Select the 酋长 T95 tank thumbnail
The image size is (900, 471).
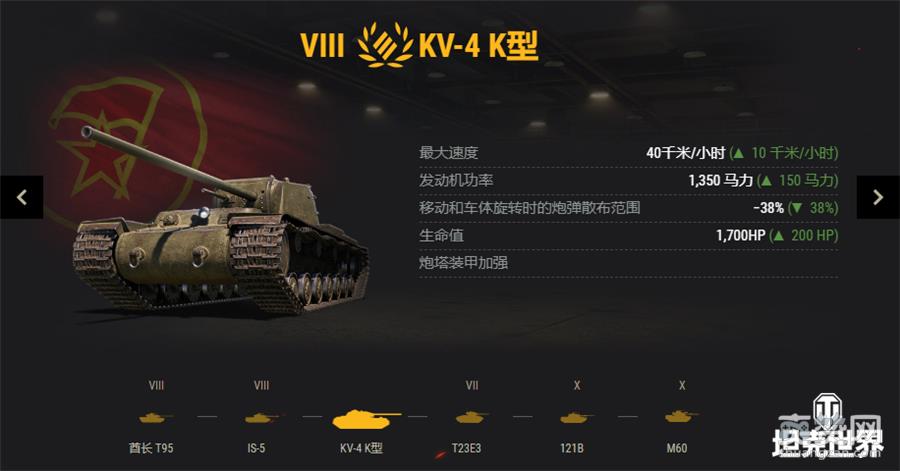(x=157, y=417)
